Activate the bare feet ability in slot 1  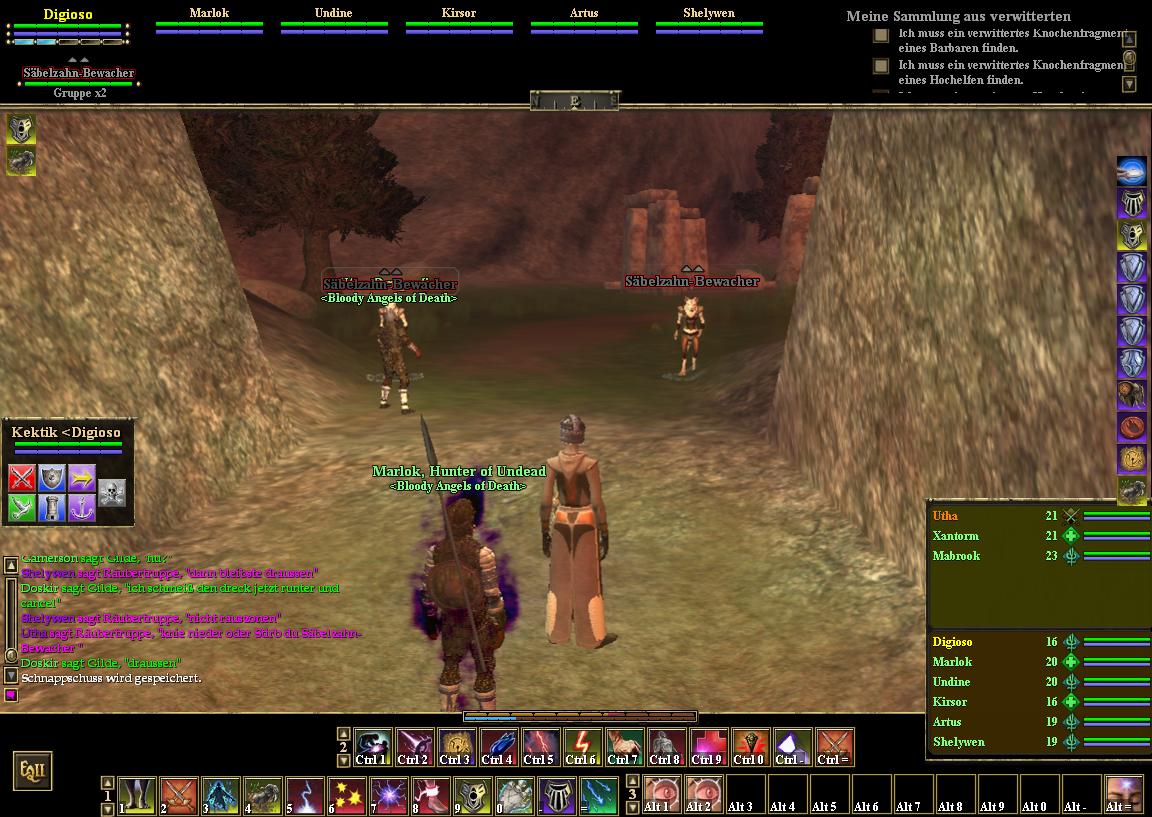(x=137, y=796)
